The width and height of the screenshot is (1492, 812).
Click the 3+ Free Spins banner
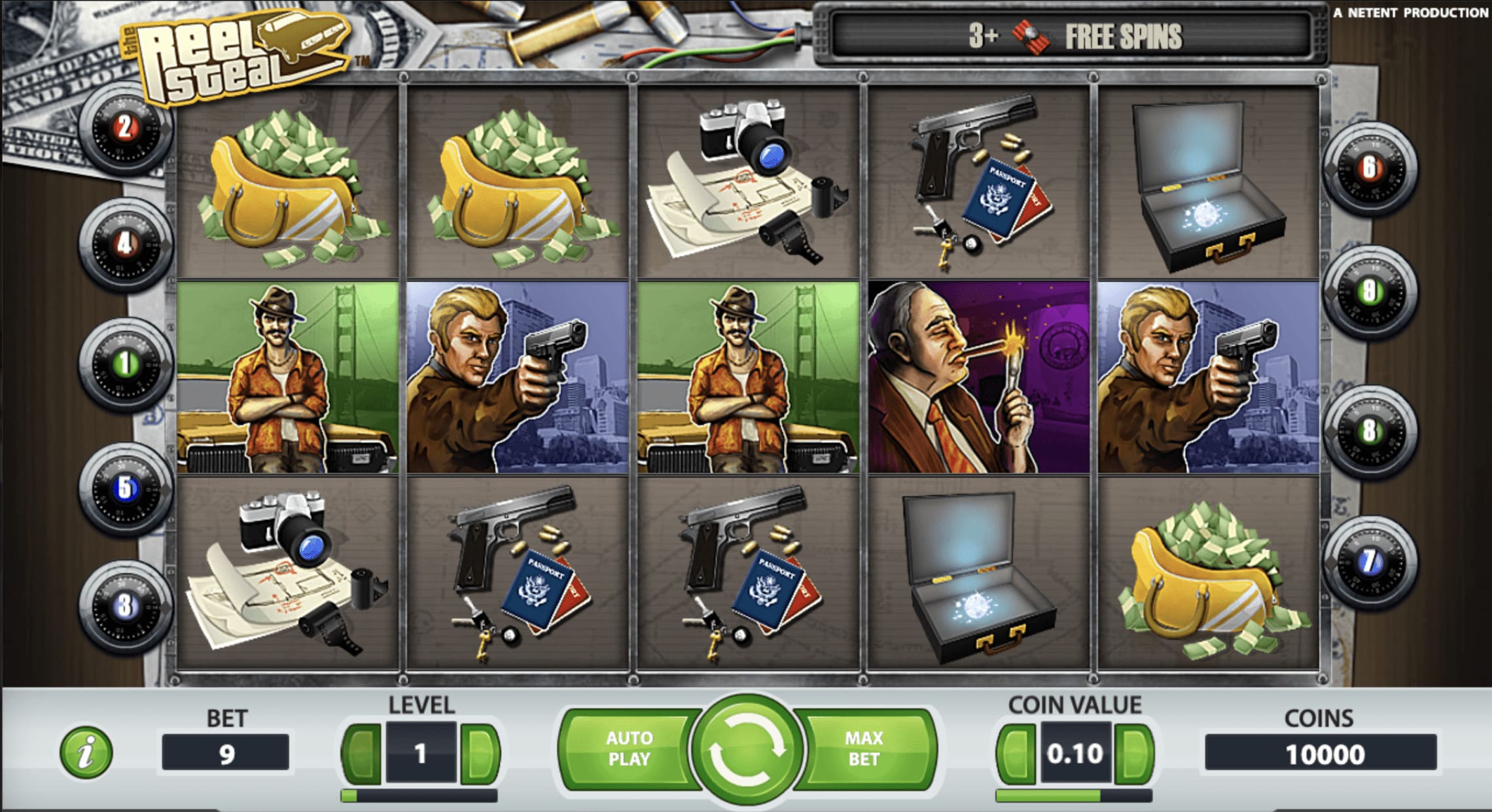pos(1073,37)
